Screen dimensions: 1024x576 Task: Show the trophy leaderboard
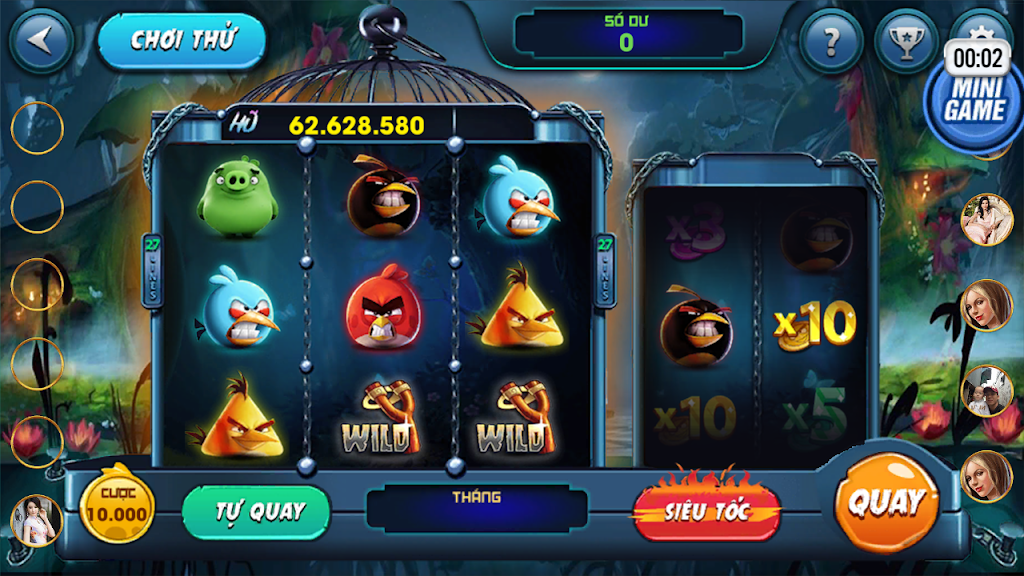[906, 41]
